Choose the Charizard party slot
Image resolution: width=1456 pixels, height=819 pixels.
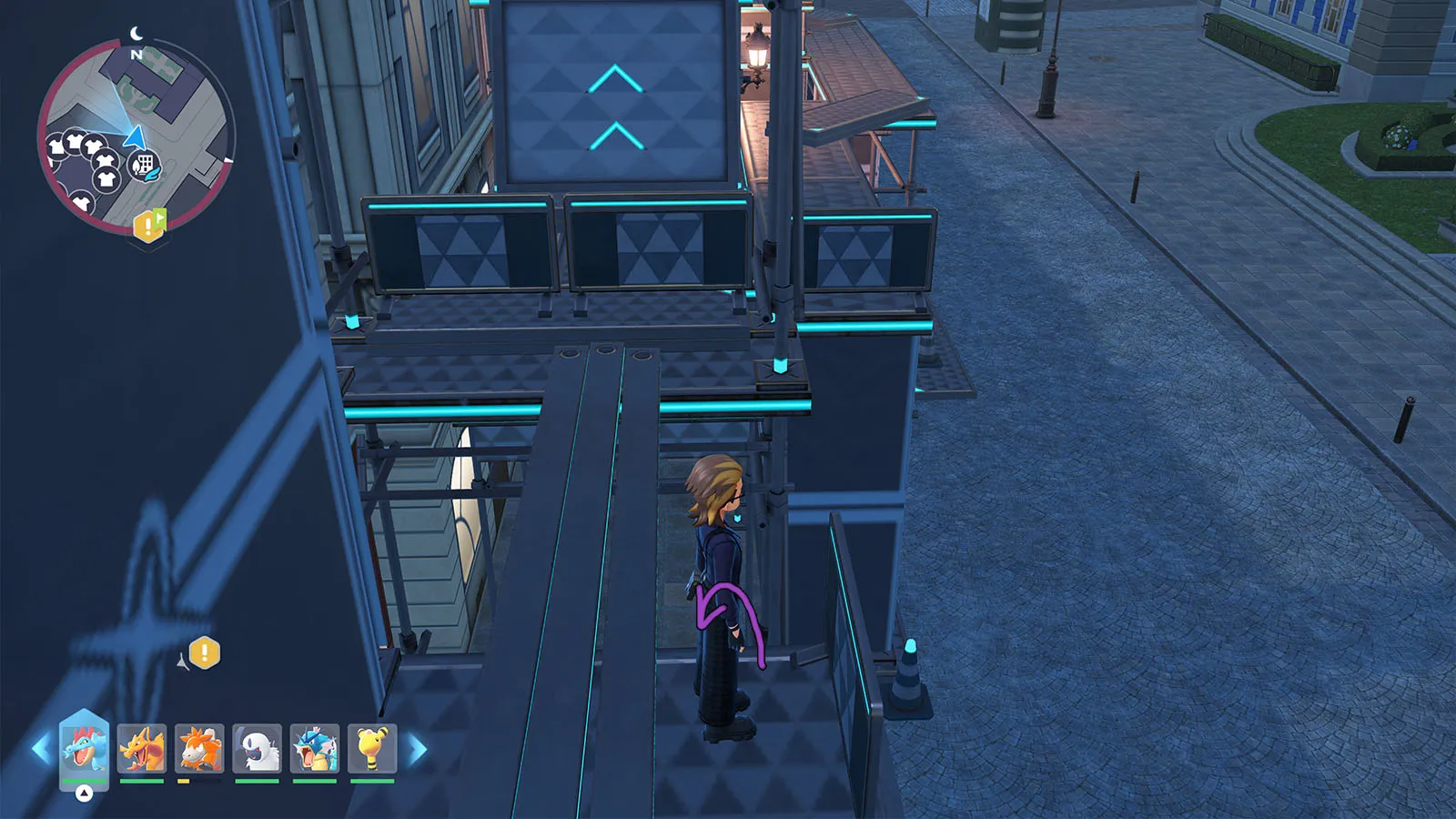[x=142, y=748]
